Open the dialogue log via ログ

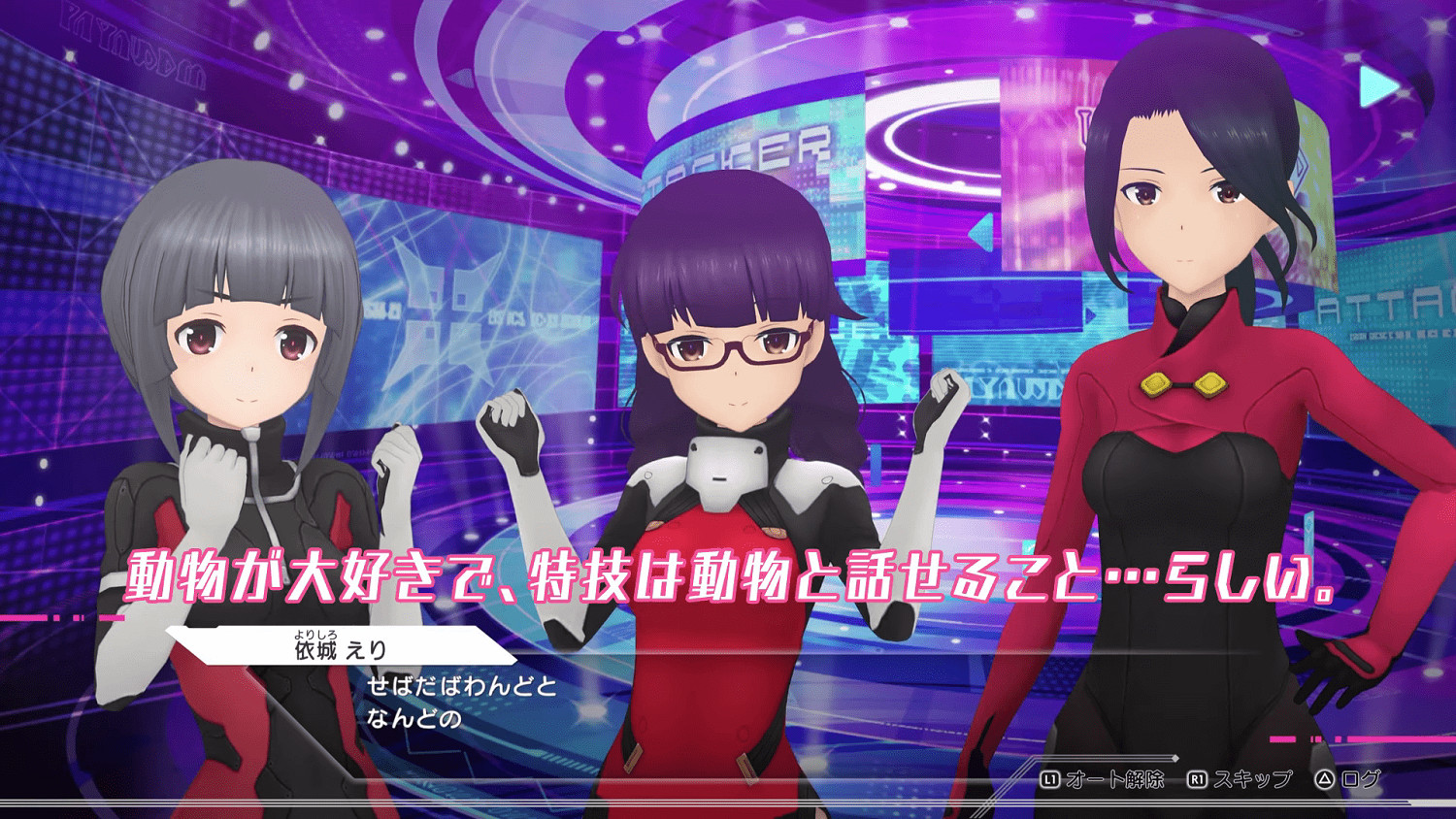[x=1363, y=777]
